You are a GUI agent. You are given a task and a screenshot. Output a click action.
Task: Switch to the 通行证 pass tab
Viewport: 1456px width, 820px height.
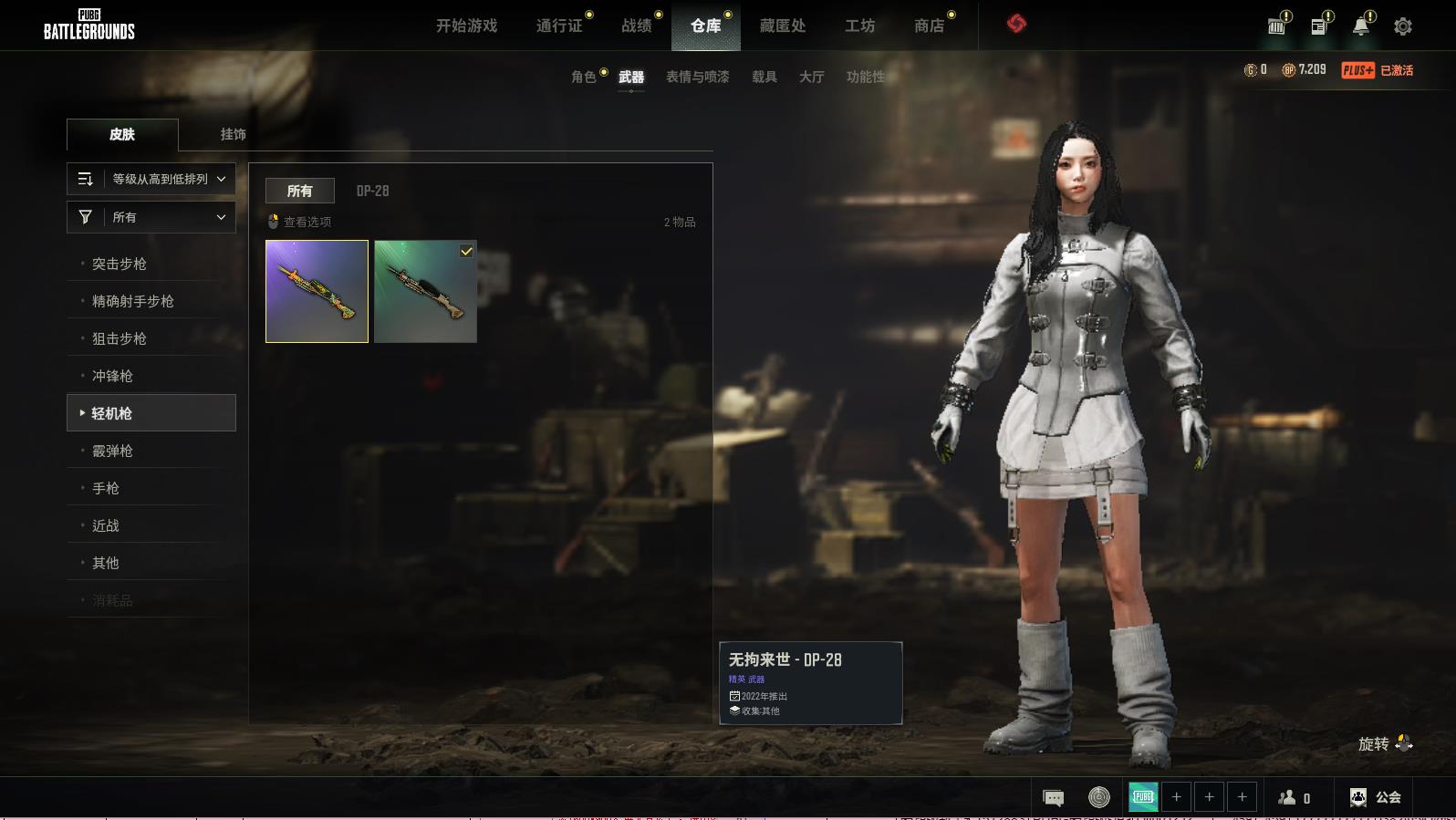559,26
